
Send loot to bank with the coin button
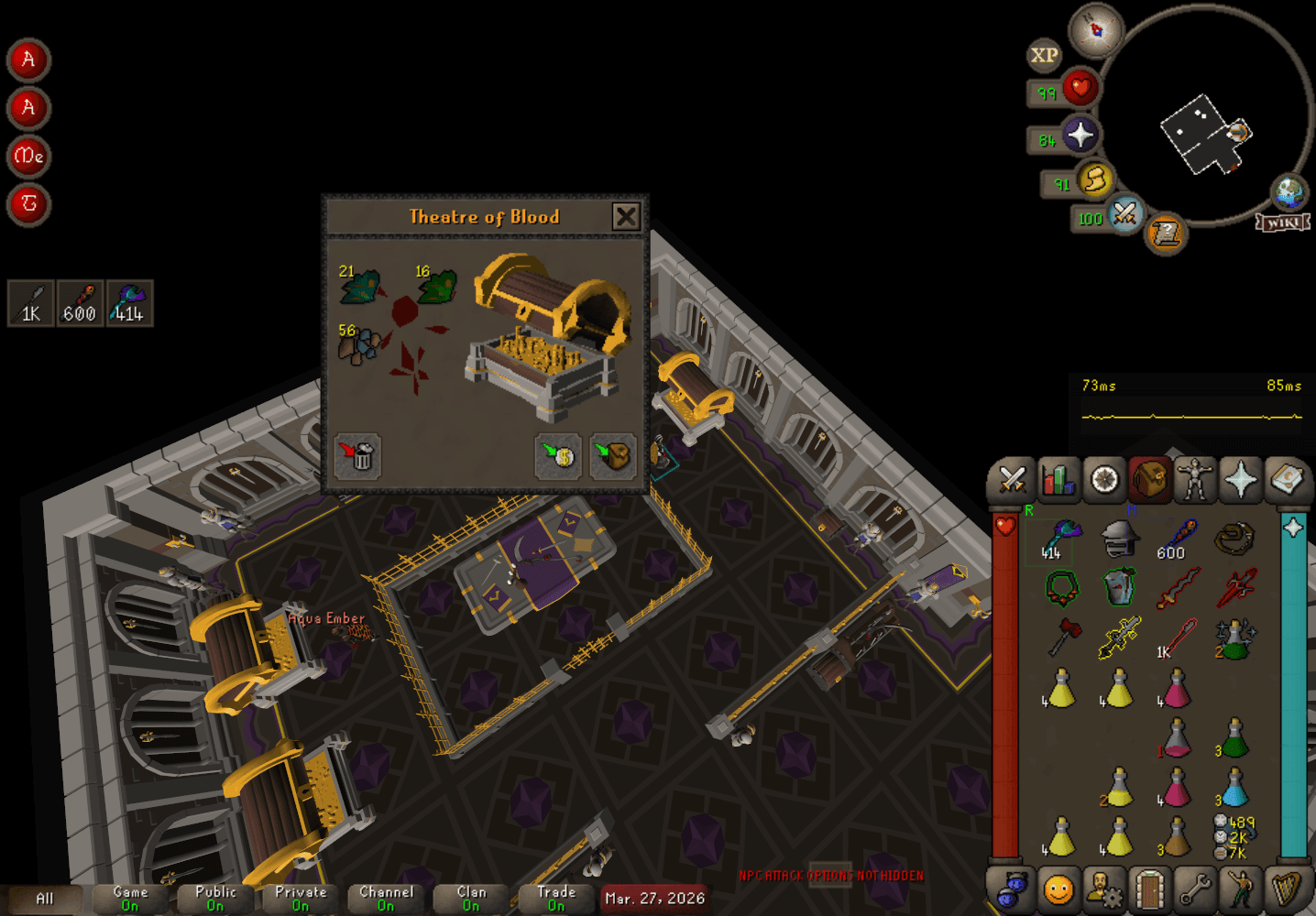click(x=558, y=455)
